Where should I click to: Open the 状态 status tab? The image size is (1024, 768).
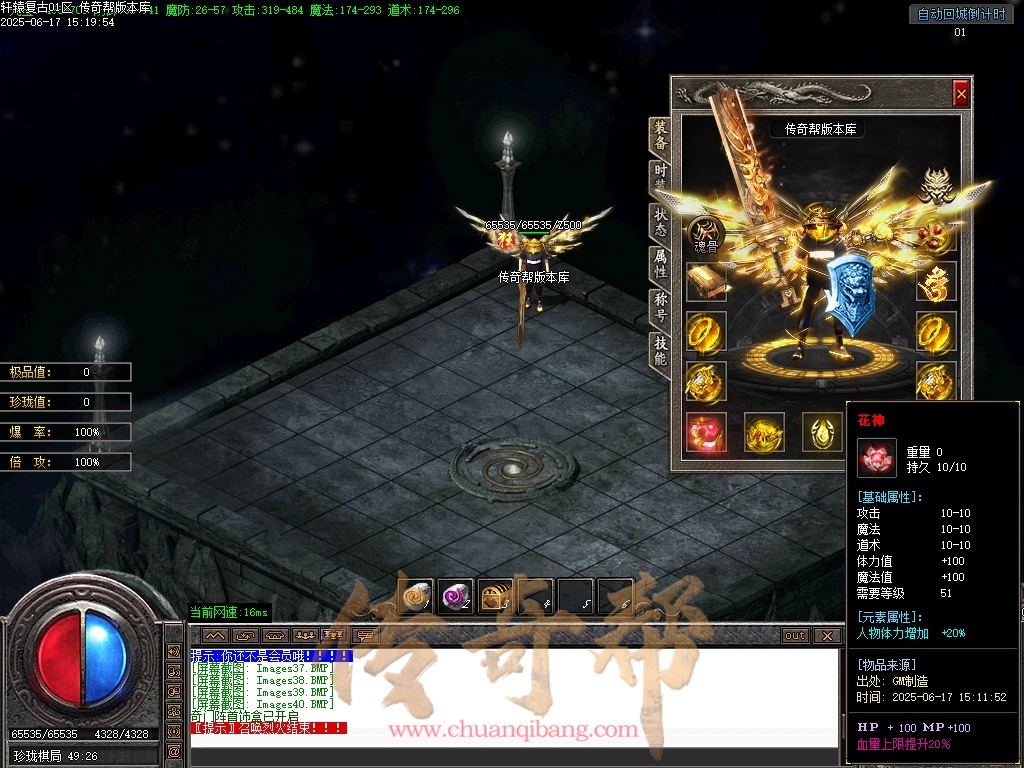(660, 222)
